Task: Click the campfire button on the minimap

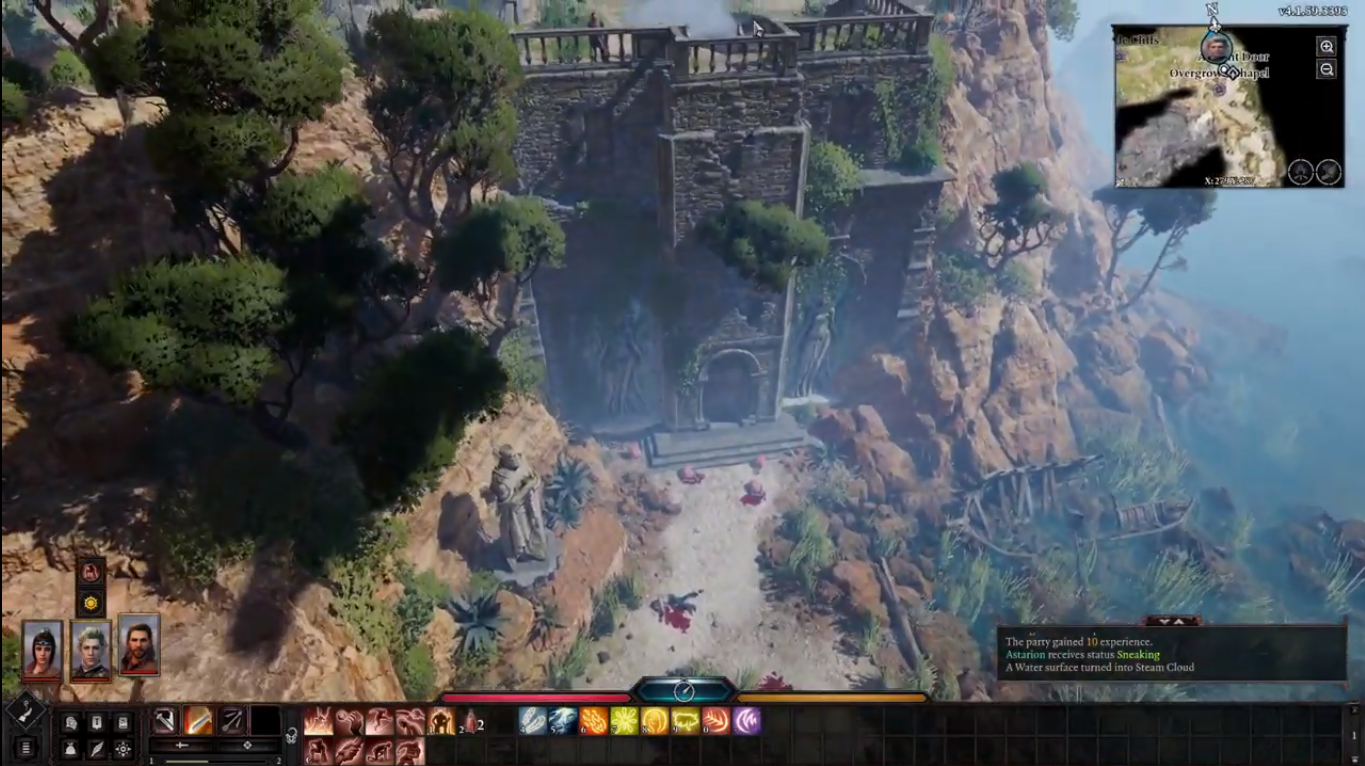Action: point(1300,171)
